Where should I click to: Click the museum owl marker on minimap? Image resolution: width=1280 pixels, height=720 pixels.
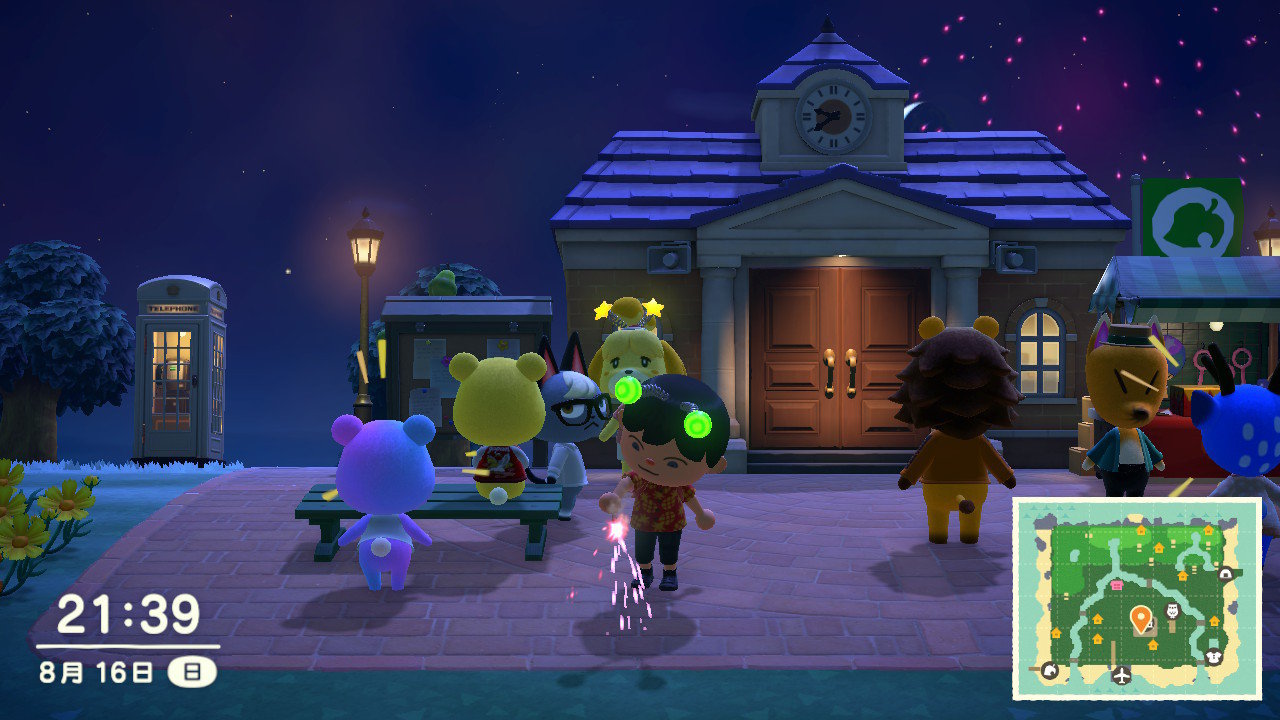[x=1174, y=611]
